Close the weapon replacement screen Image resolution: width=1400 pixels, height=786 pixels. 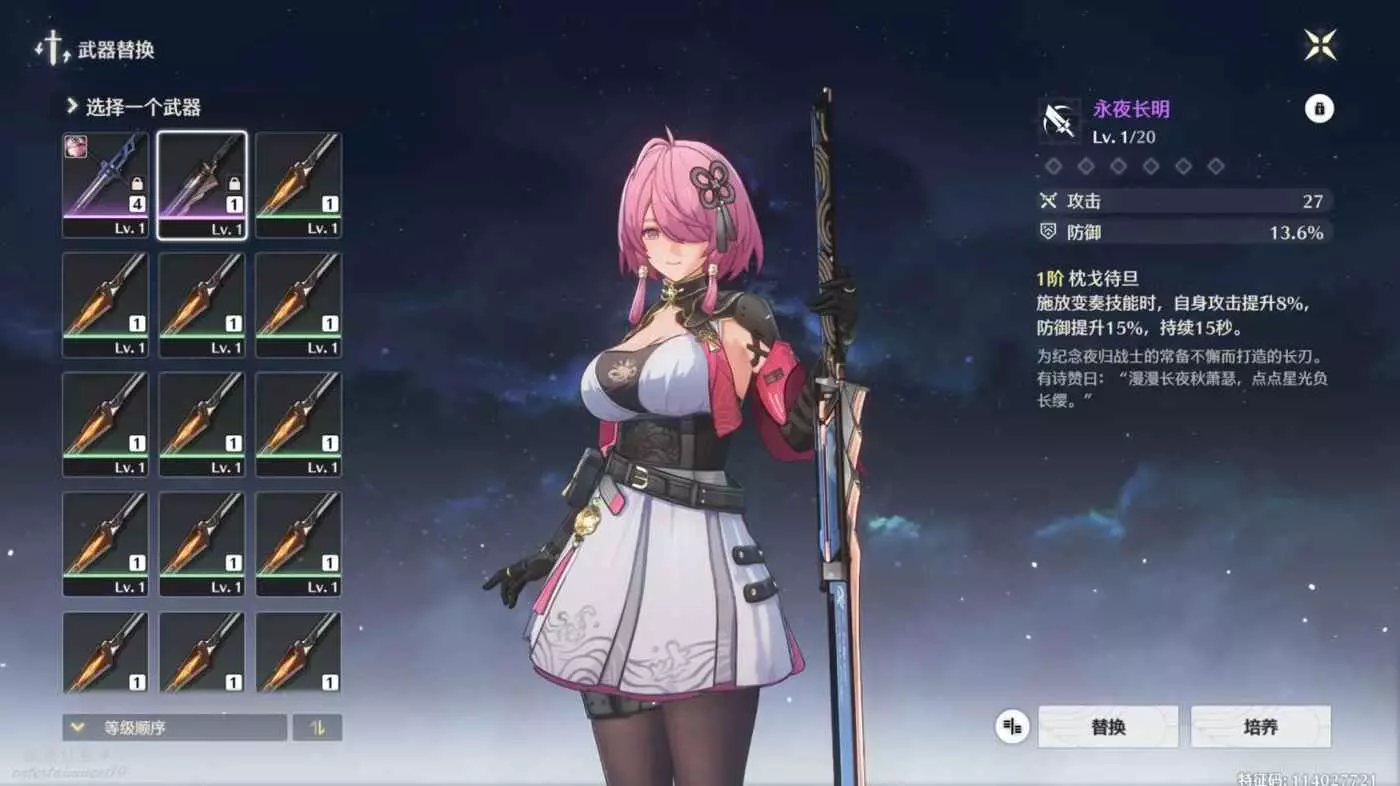pos(1320,45)
